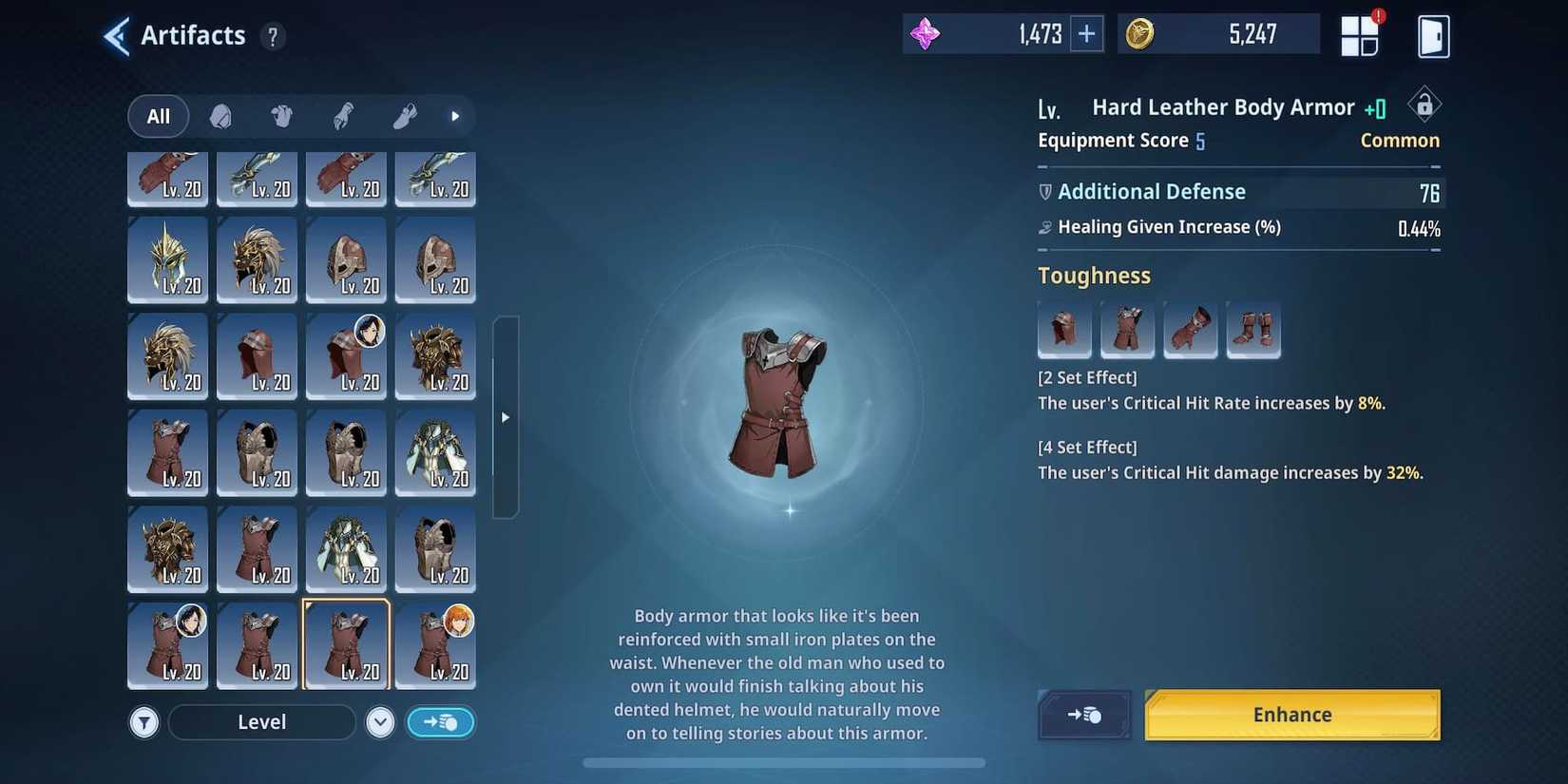
Task: Click the purple gem currency icon
Action: (925, 32)
